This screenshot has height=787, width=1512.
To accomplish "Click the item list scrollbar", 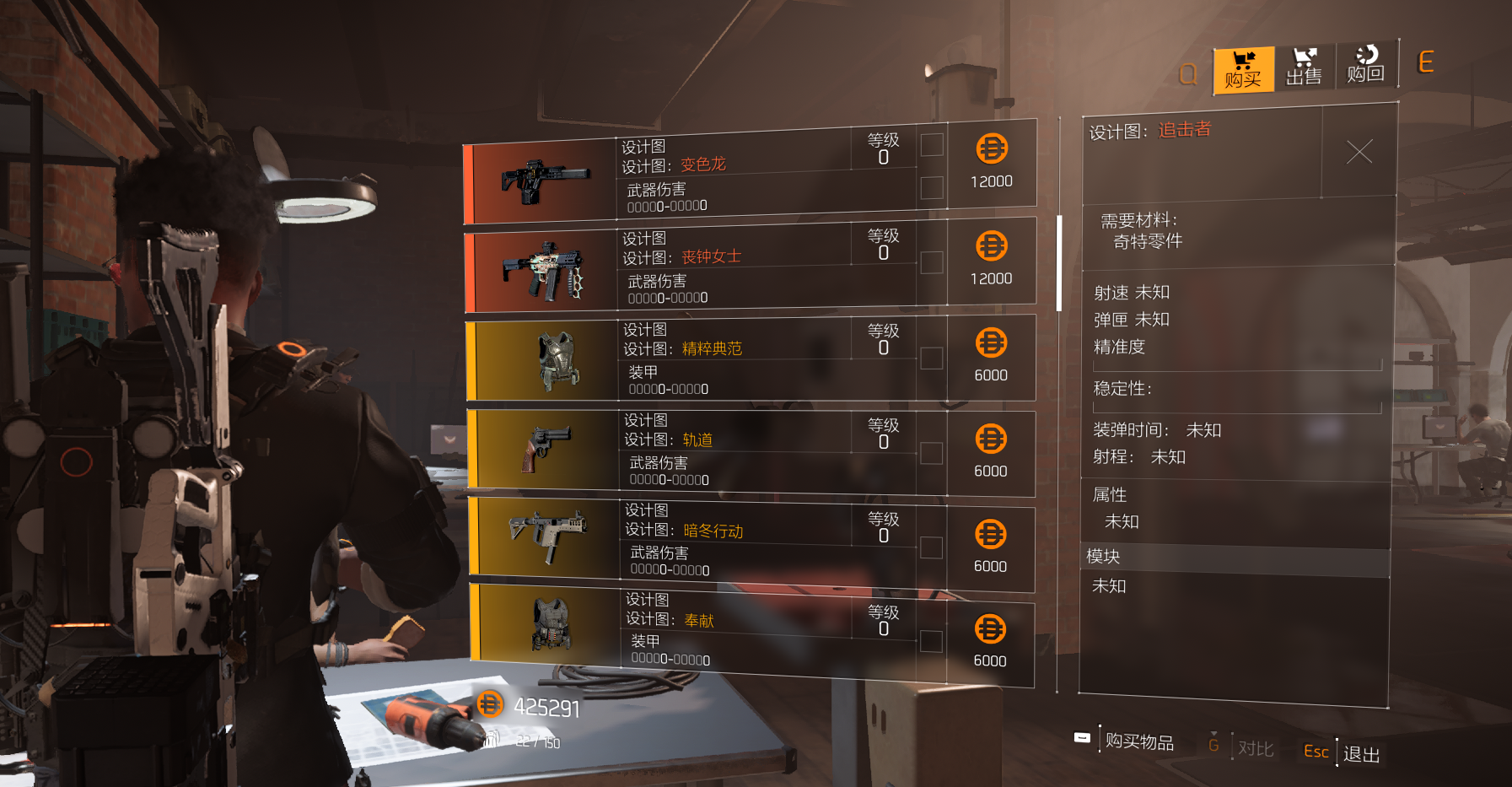I will point(1058,263).
